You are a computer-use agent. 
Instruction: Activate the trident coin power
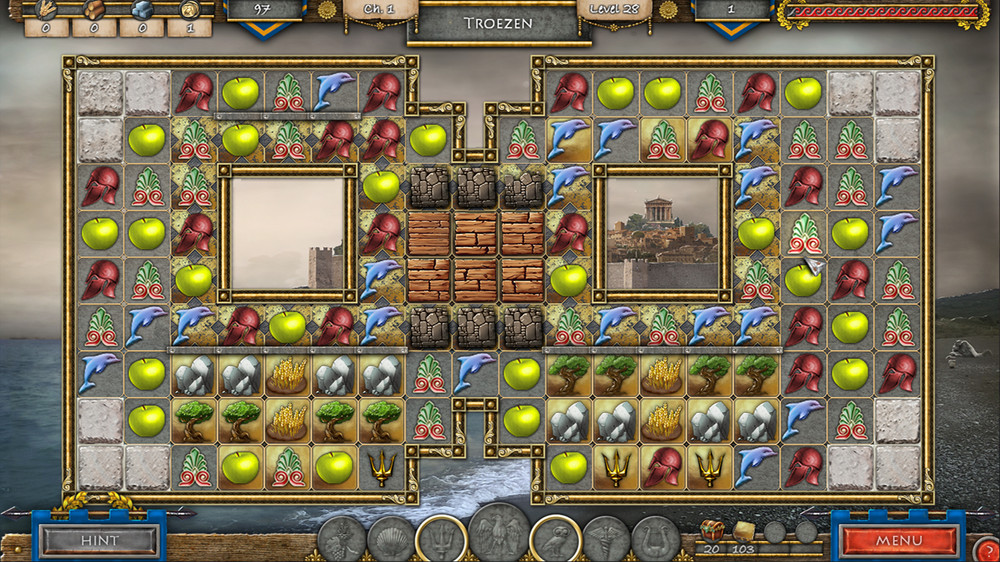tap(440, 539)
